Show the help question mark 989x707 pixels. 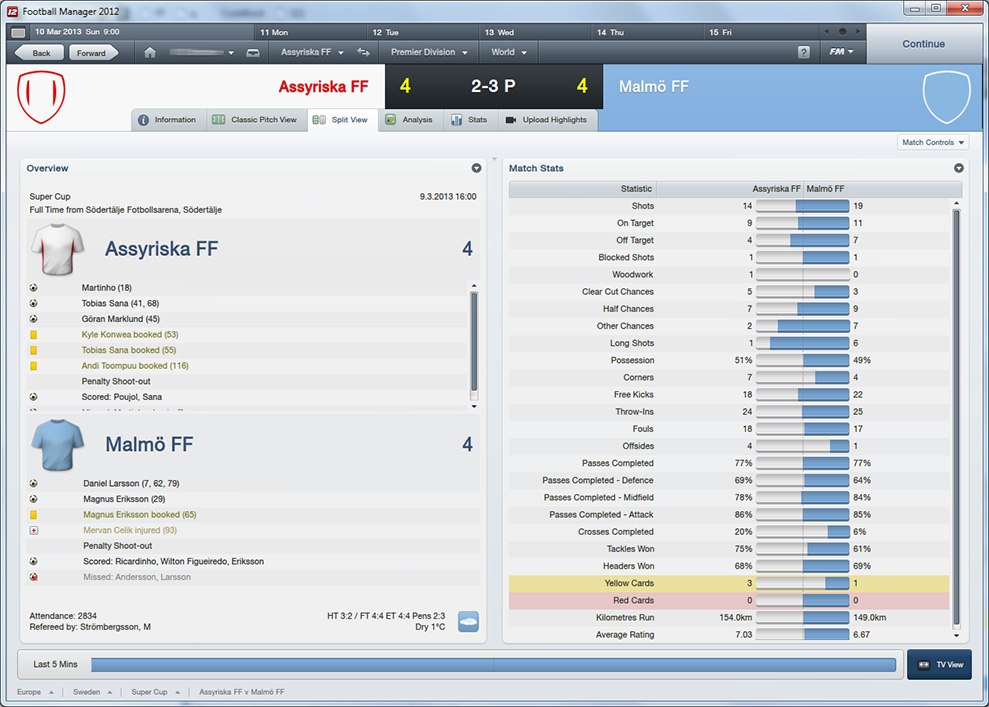click(804, 52)
